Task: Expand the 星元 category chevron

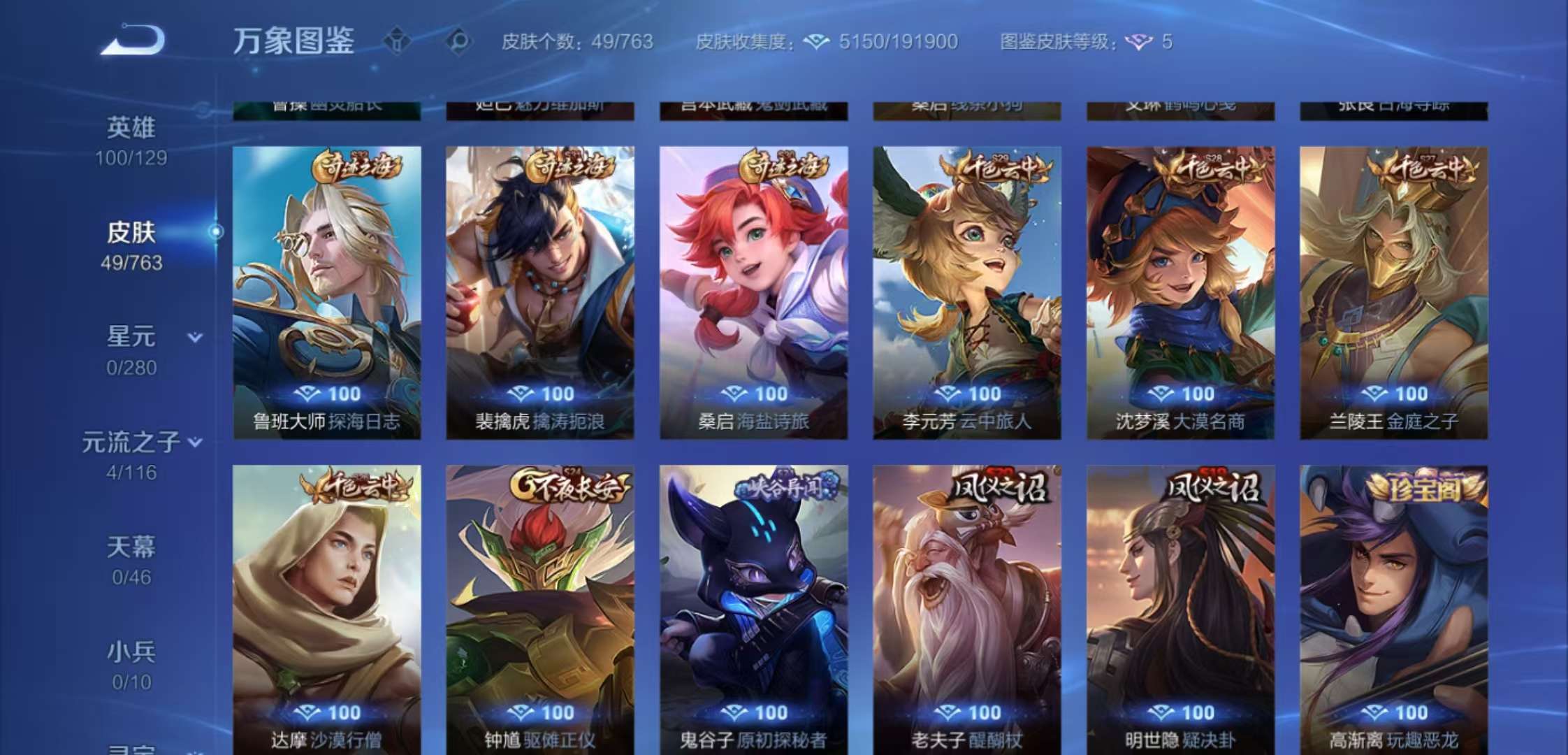Action: click(x=196, y=335)
